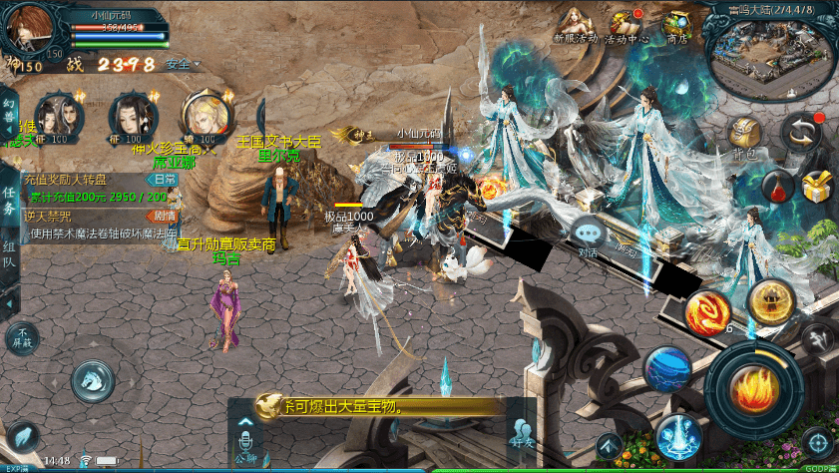839x473 pixels.
Task: Use the red potion flask
Action: tap(778, 185)
